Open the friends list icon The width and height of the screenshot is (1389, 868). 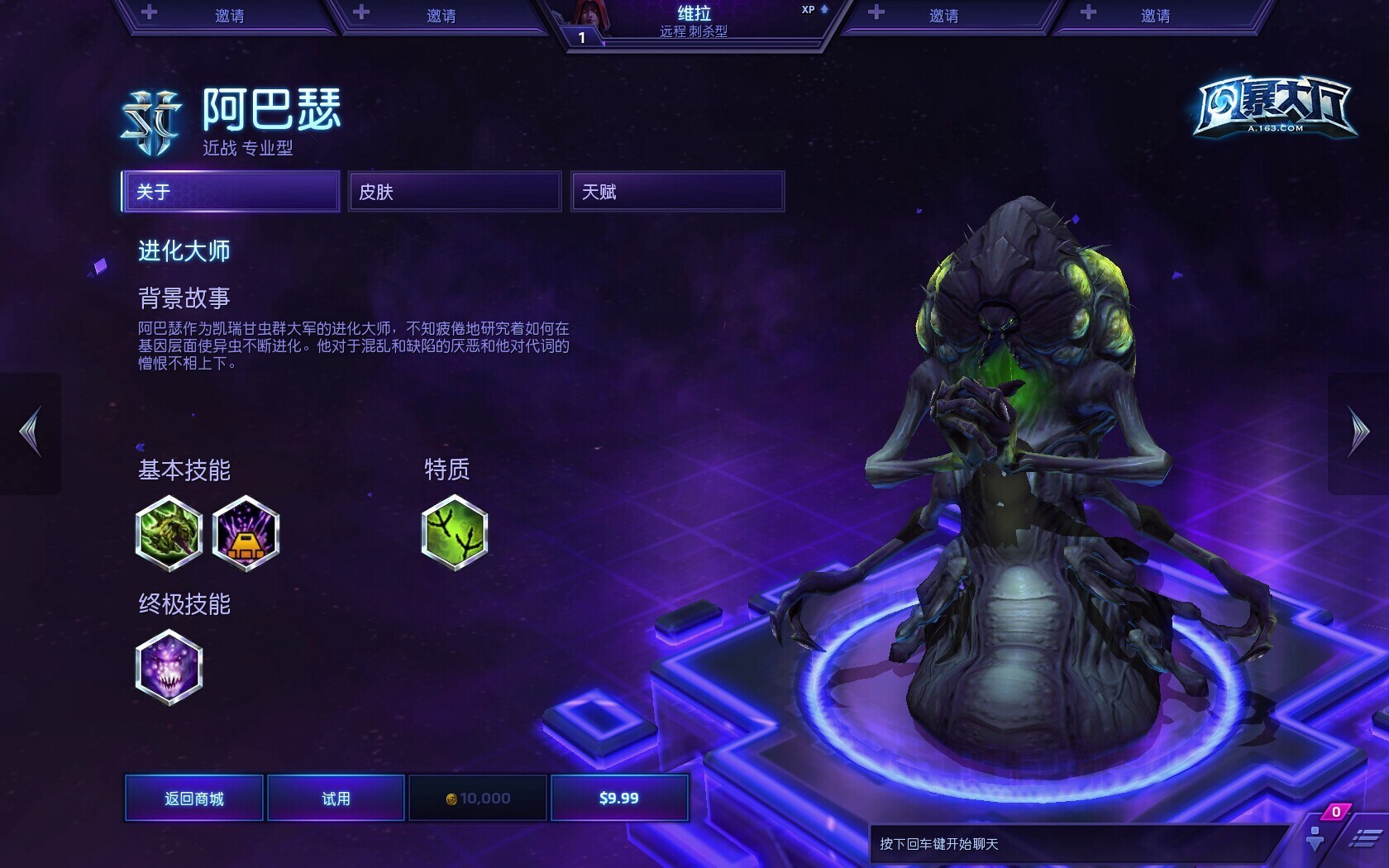click(1316, 837)
